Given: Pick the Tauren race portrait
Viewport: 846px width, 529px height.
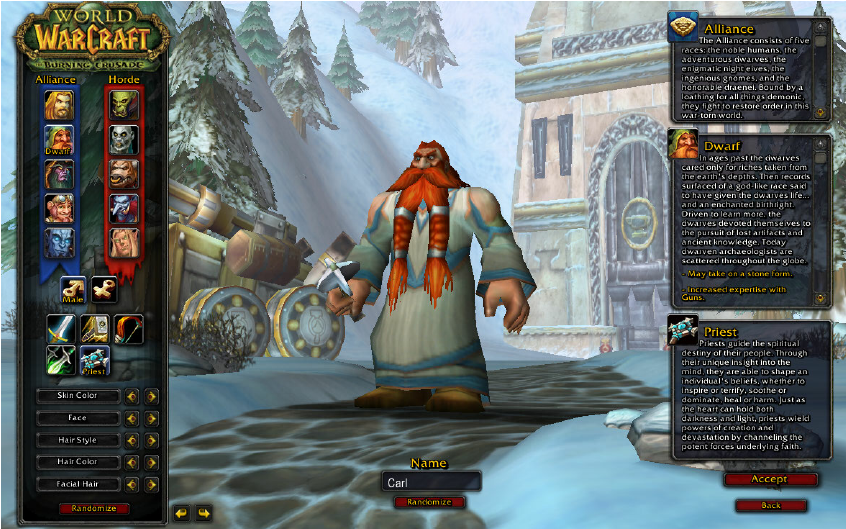Looking at the screenshot, I should tap(124, 173).
